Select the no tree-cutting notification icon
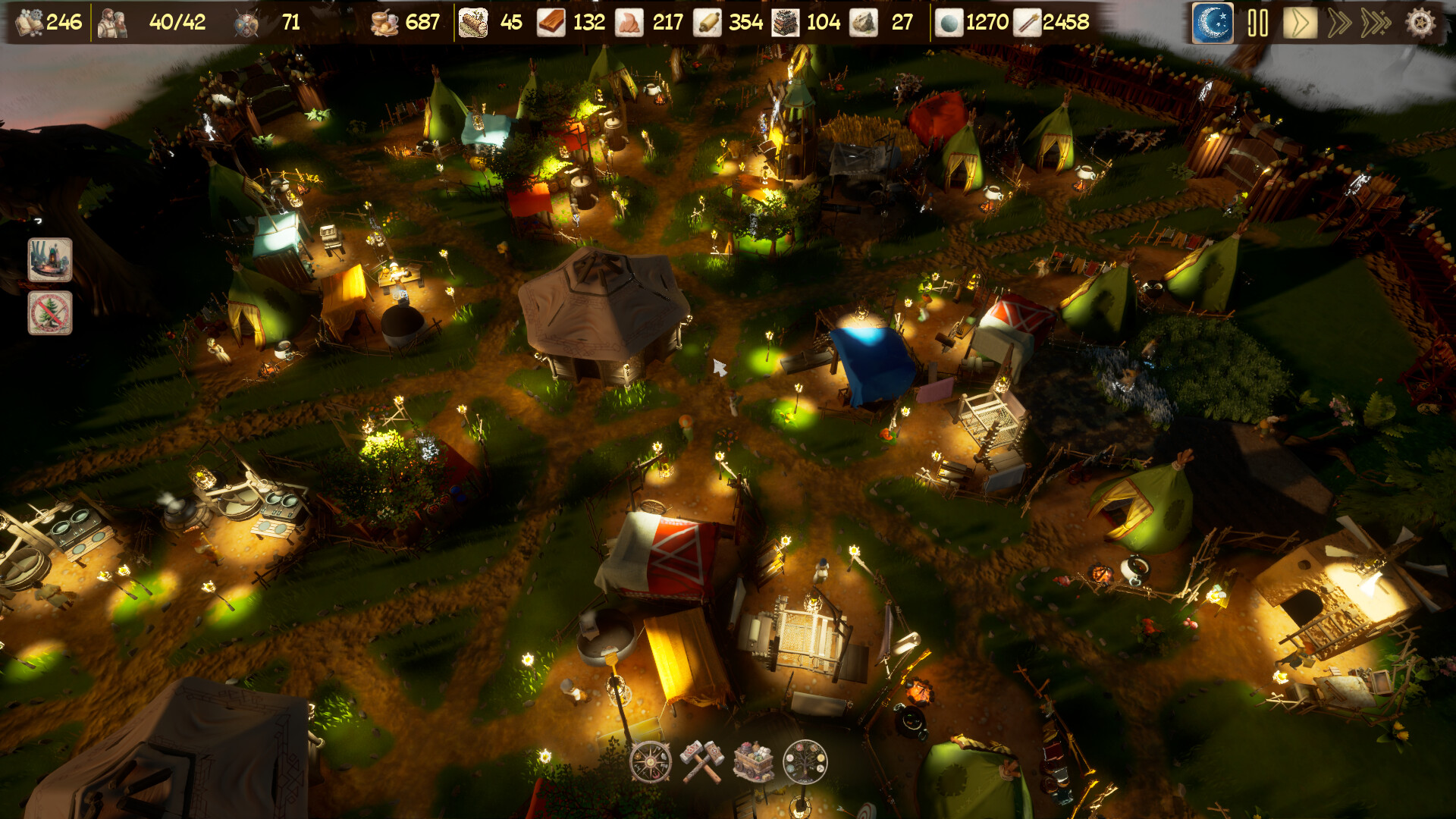Screen dimensions: 1456x819 [x=50, y=312]
